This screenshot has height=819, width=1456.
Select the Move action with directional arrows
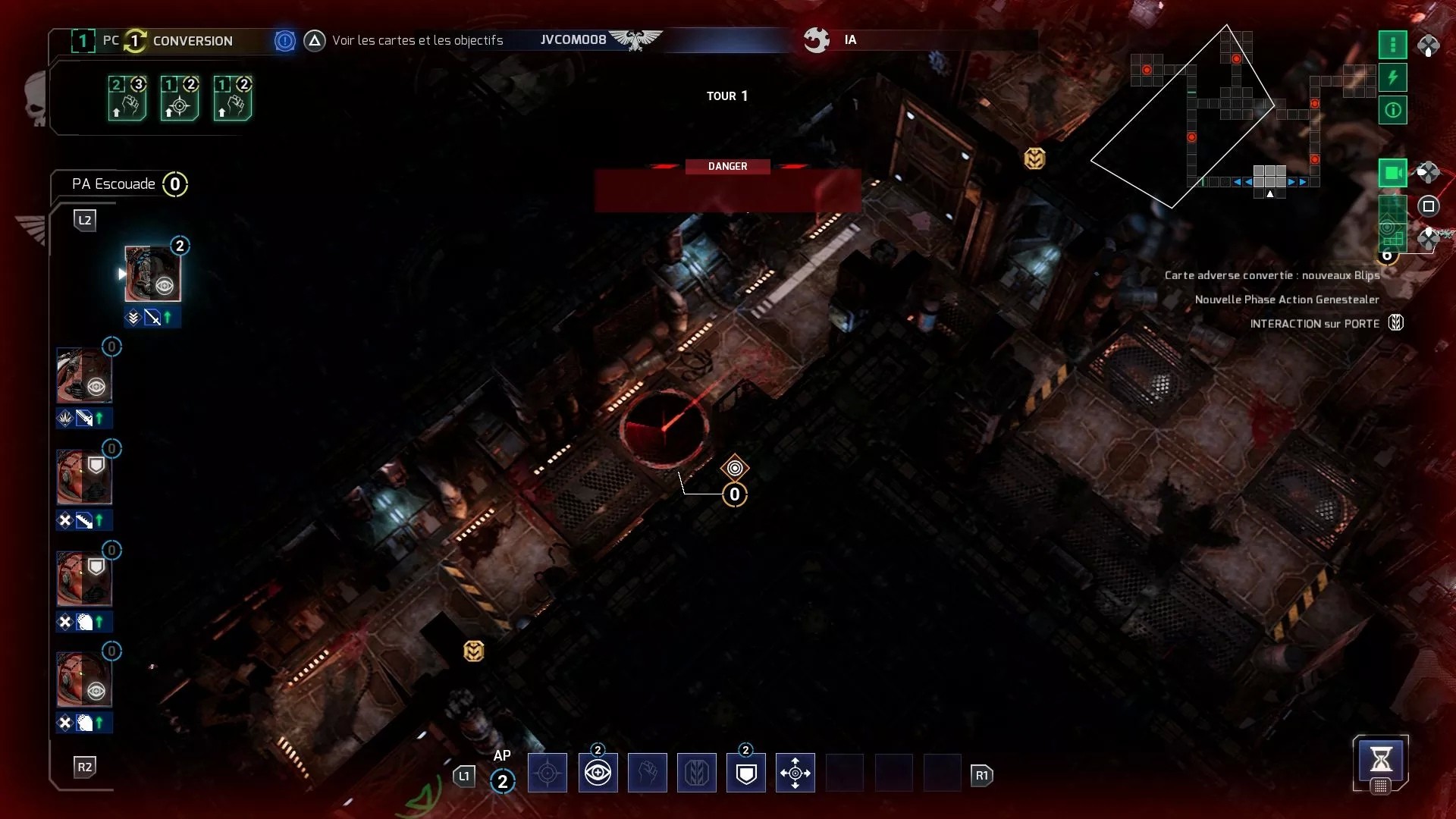click(795, 773)
